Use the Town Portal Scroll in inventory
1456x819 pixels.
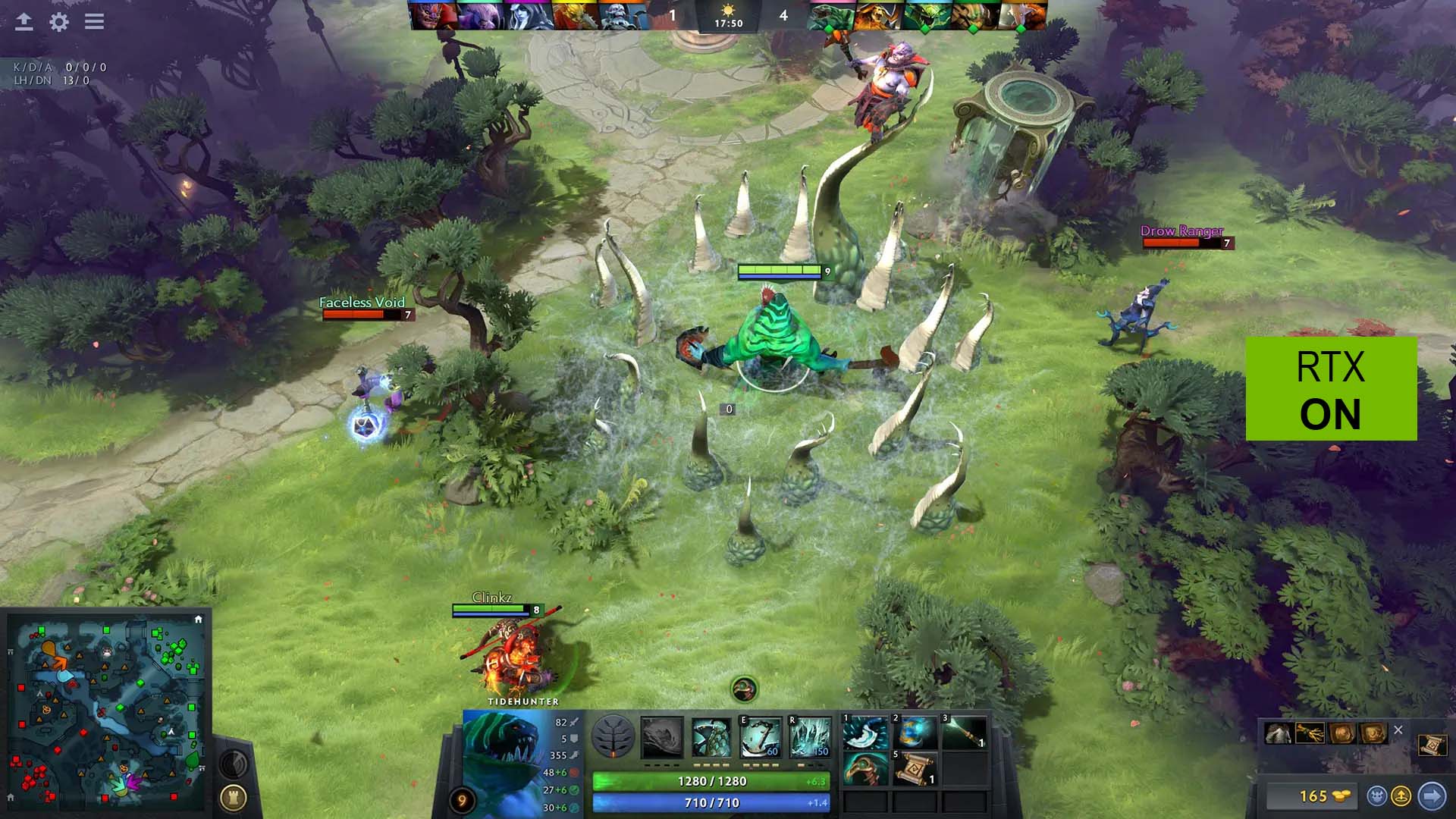pyautogui.click(x=915, y=770)
